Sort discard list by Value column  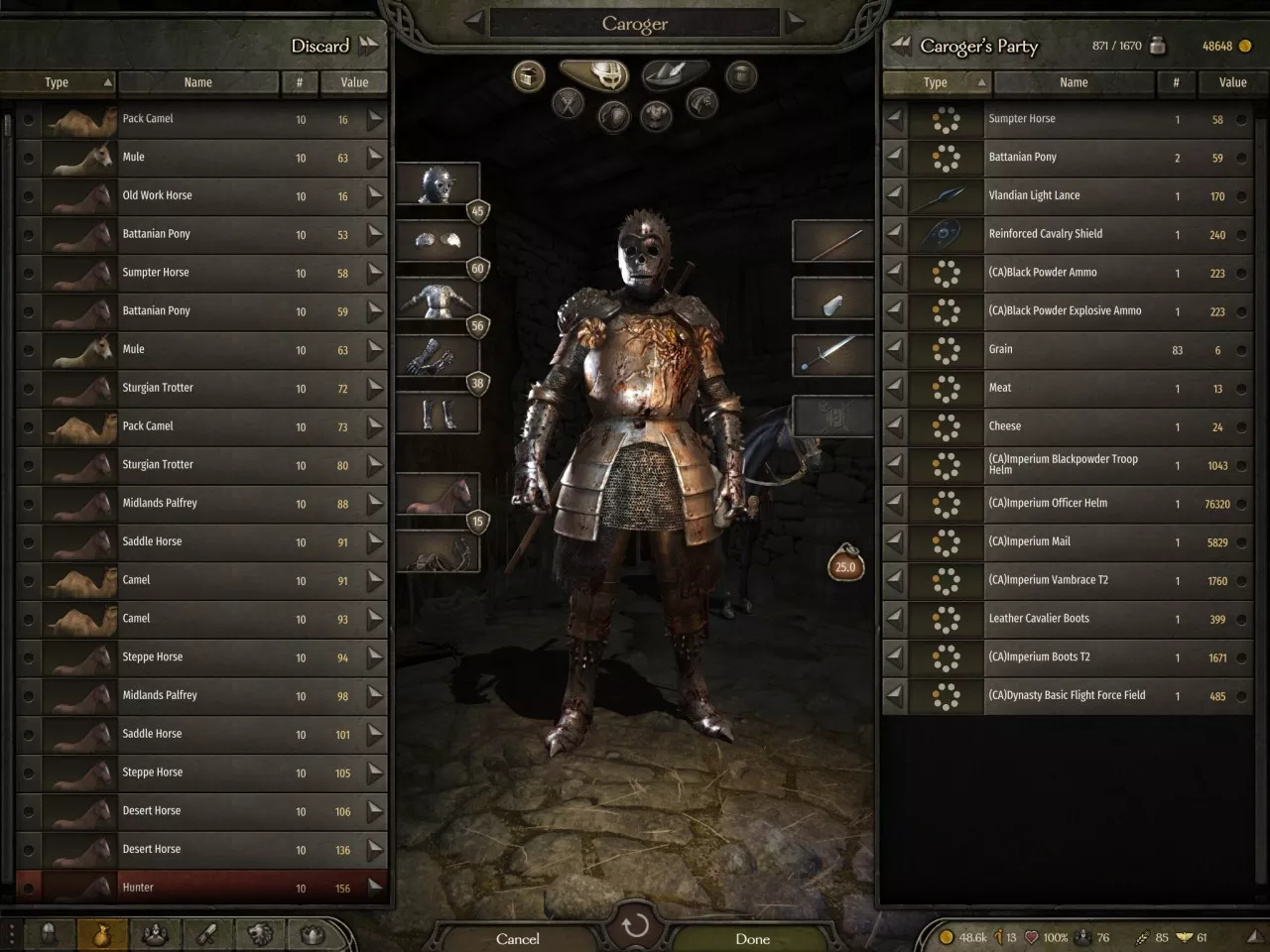tap(354, 82)
